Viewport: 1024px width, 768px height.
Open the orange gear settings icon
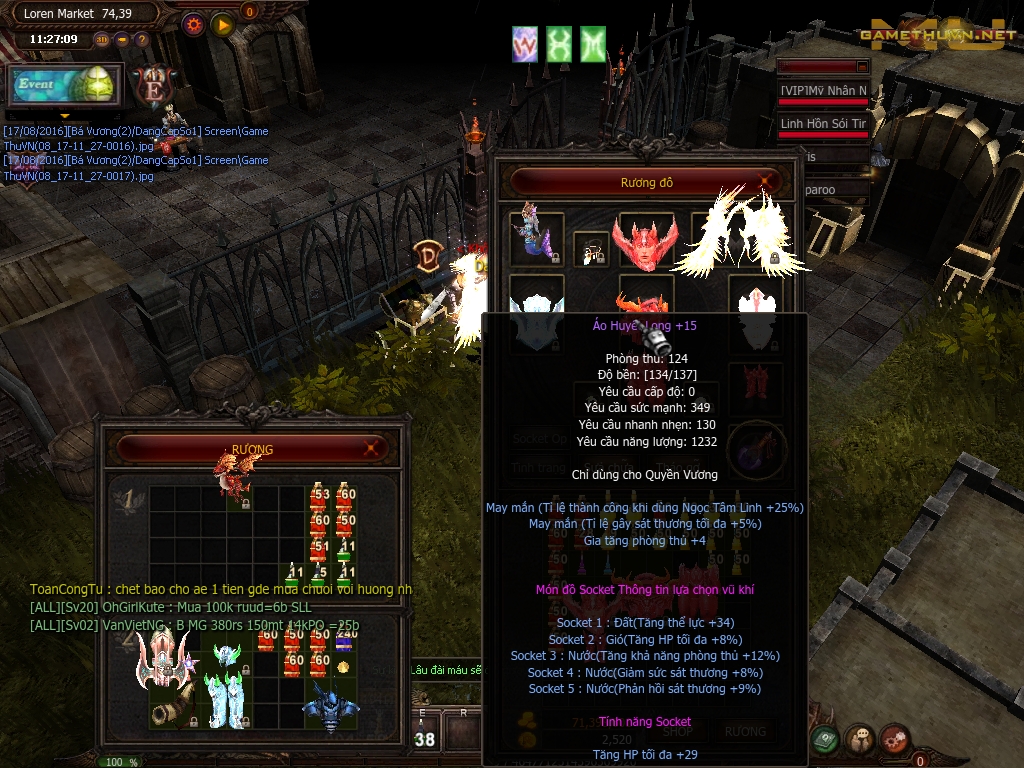point(193,24)
